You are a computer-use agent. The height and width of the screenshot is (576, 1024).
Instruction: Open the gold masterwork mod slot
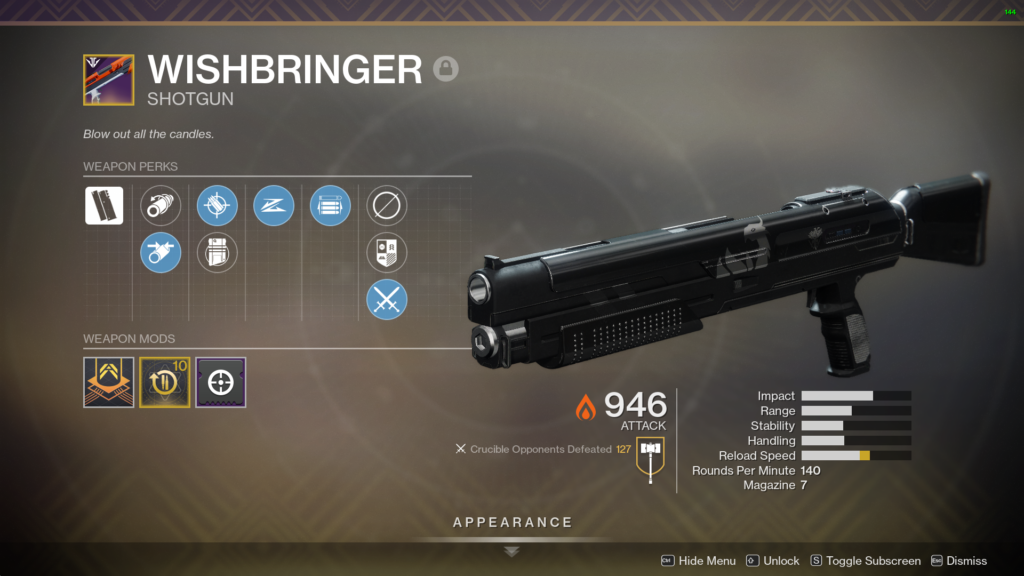tap(164, 382)
